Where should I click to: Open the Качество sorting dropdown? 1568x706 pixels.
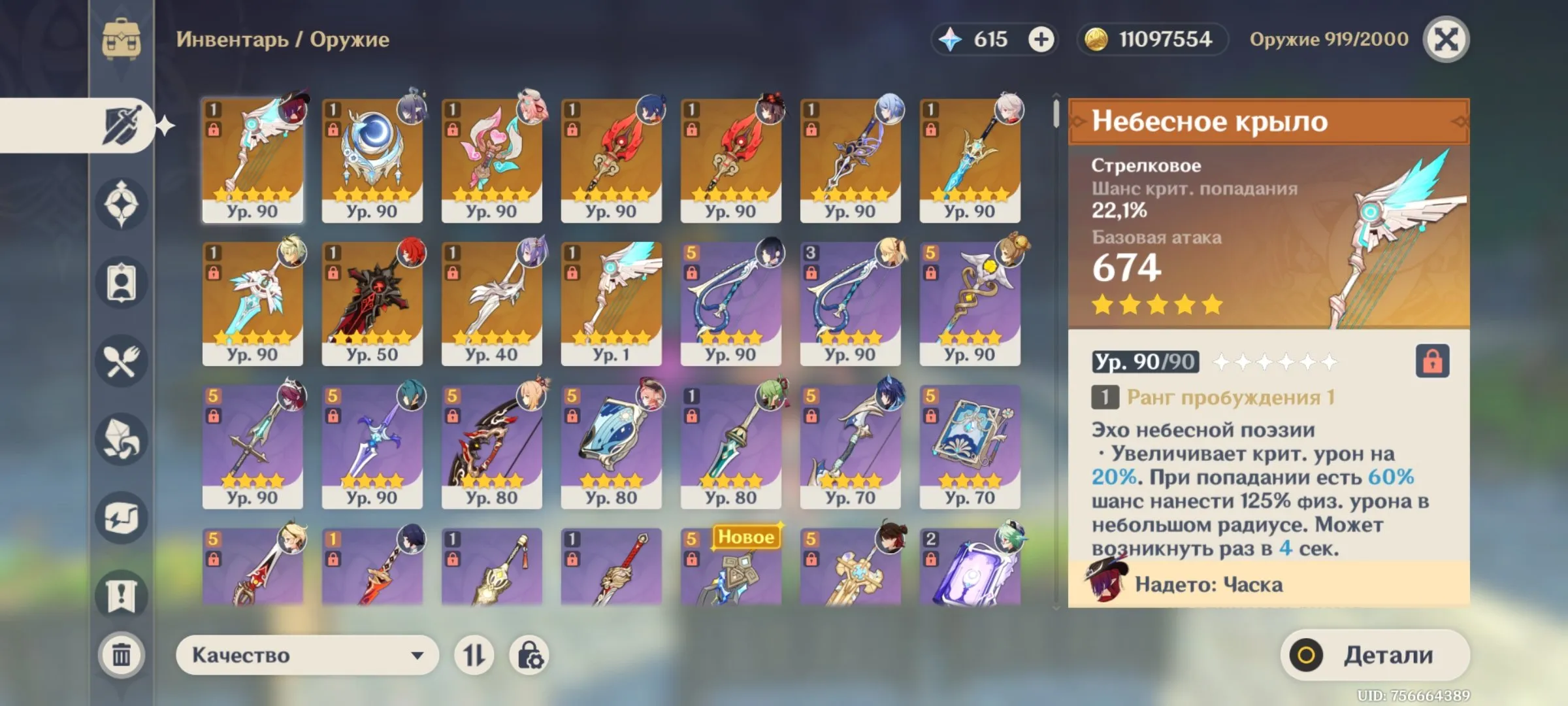306,654
